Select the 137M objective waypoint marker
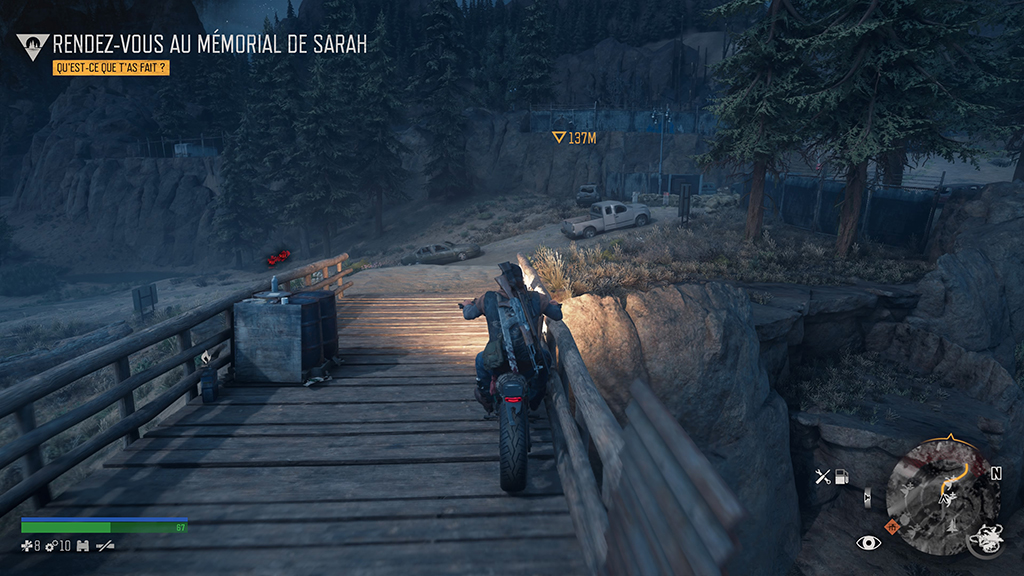Image resolution: width=1024 pixels, height=576 pixels. 575,138
